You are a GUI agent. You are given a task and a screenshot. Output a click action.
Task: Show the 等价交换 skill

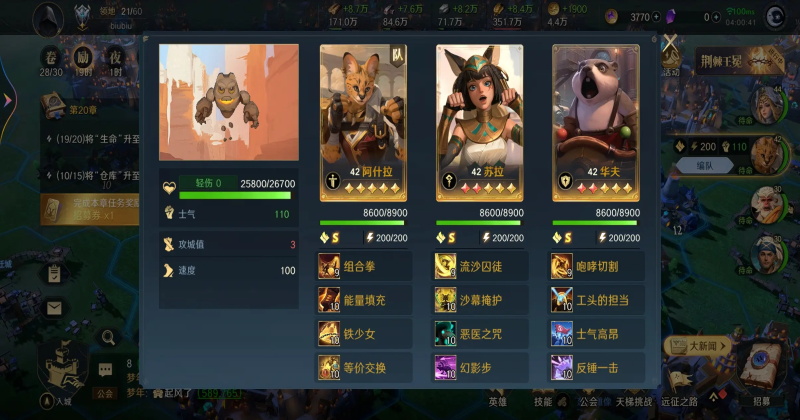click(x=364, y=368)
